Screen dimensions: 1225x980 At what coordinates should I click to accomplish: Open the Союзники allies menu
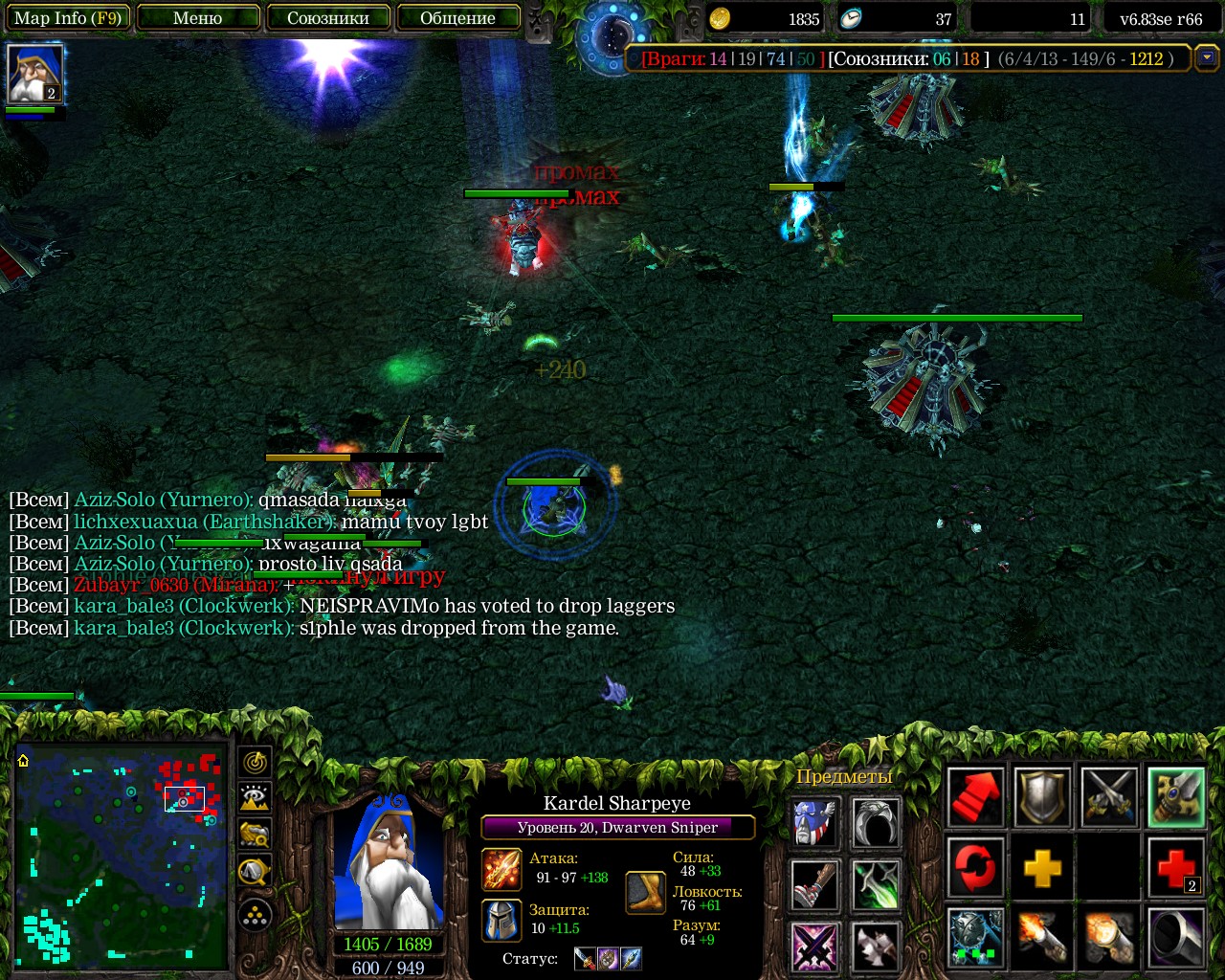328,18
